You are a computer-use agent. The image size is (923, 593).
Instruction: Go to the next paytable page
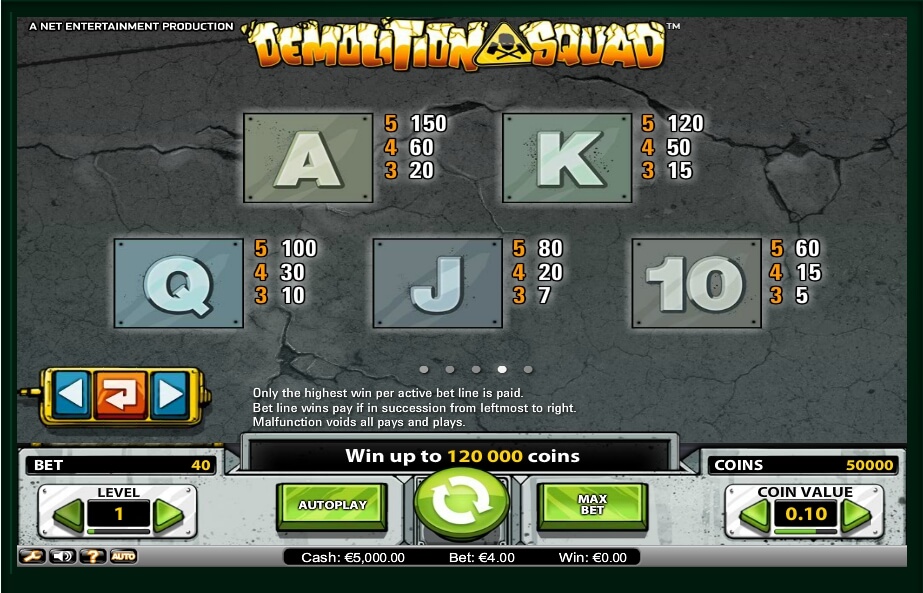[x=169, y=395]
